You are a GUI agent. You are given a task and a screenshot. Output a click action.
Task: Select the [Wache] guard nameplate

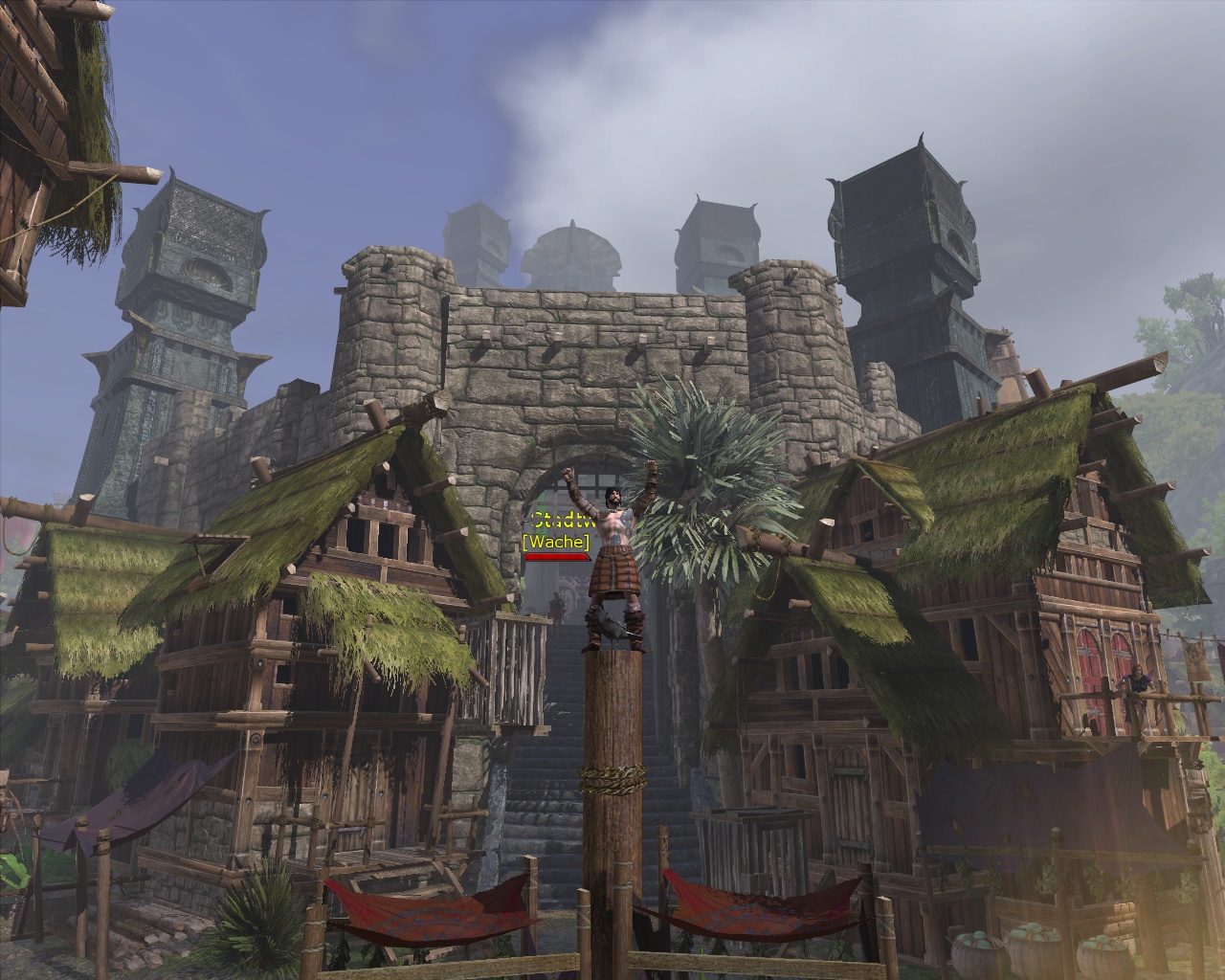[x=556, y=542]
